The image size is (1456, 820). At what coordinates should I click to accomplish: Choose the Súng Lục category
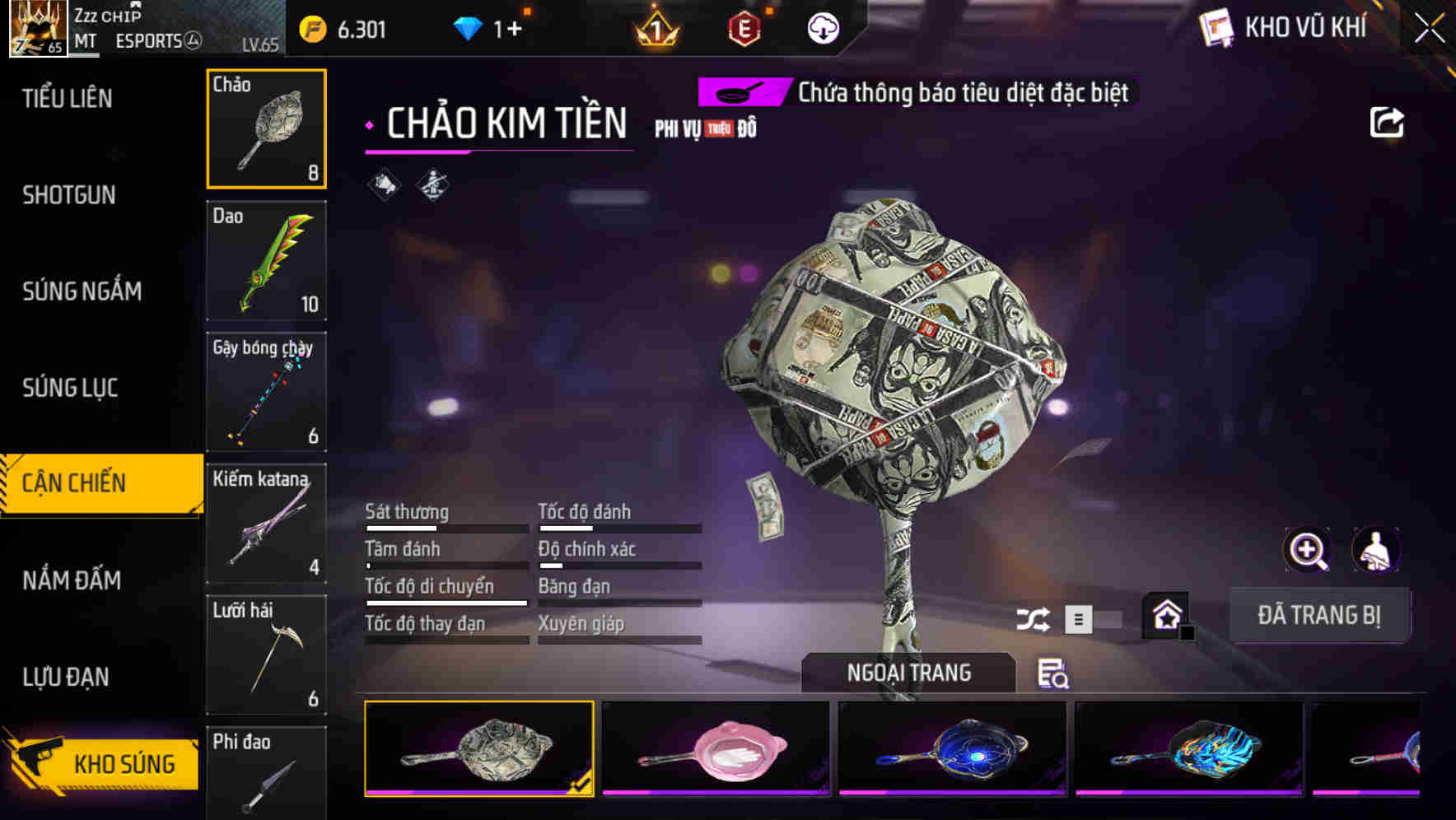point(71,388)
